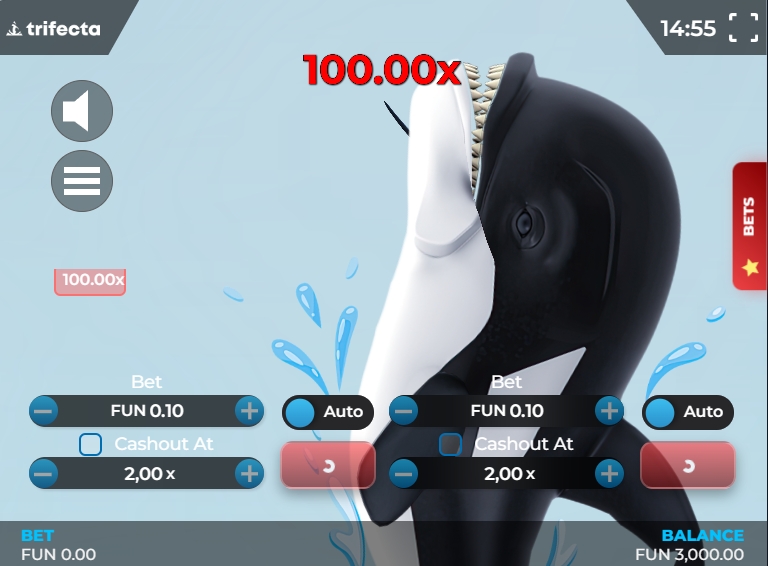This screenshot has width=768, height=566.
Task: Tick the white Cashout At checkbox
Action: [91, 444]
